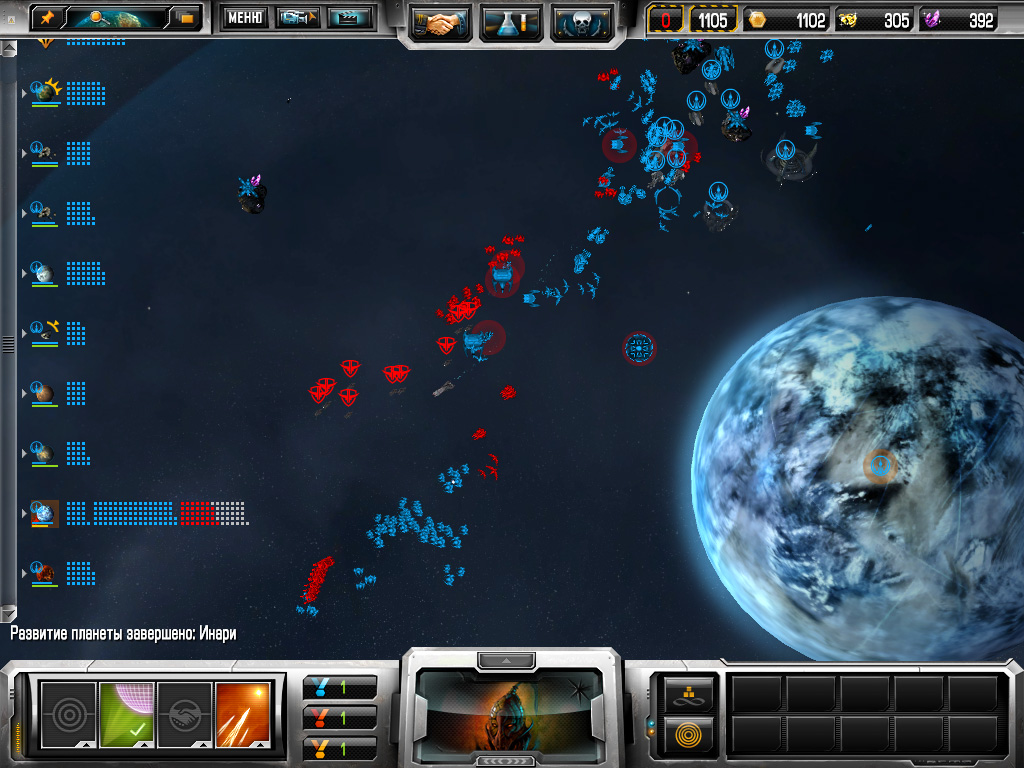Open the skull pirate bounty screen
Image resolution: width=1024 pixels, height=768 pixels.
pos(582,22)
